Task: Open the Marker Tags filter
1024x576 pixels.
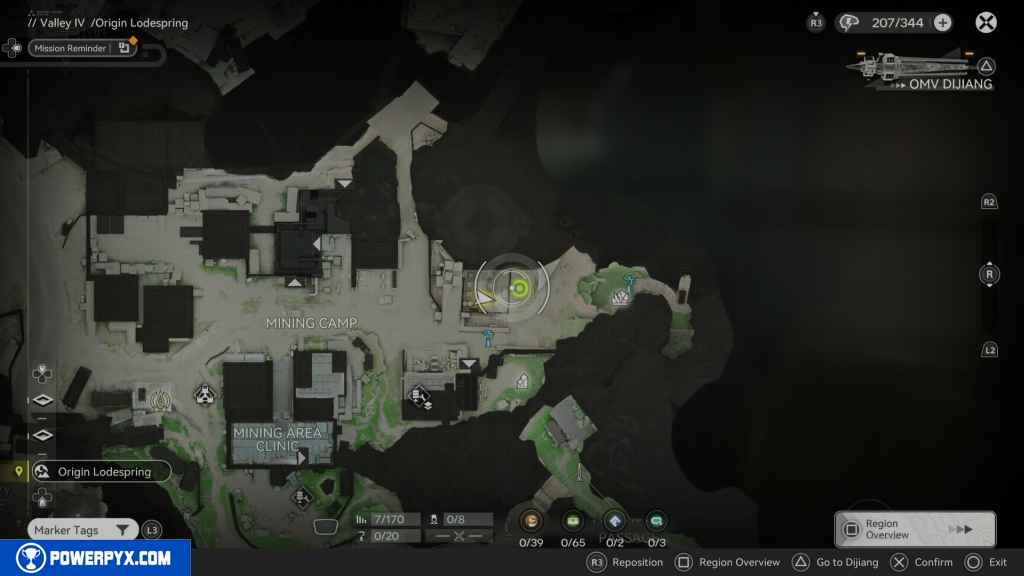Action: click(82, 530)
